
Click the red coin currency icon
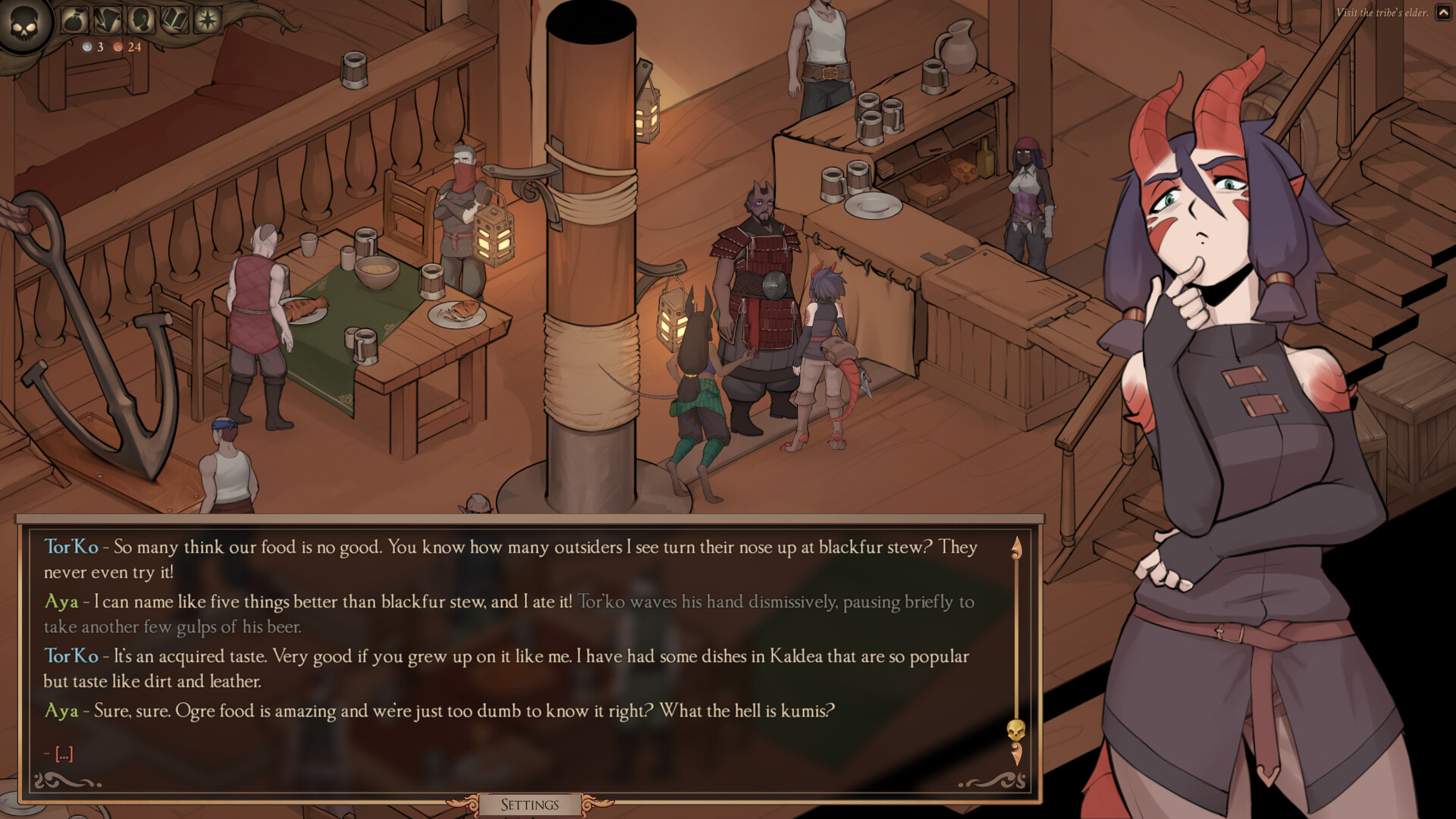[x=118, y=48]
